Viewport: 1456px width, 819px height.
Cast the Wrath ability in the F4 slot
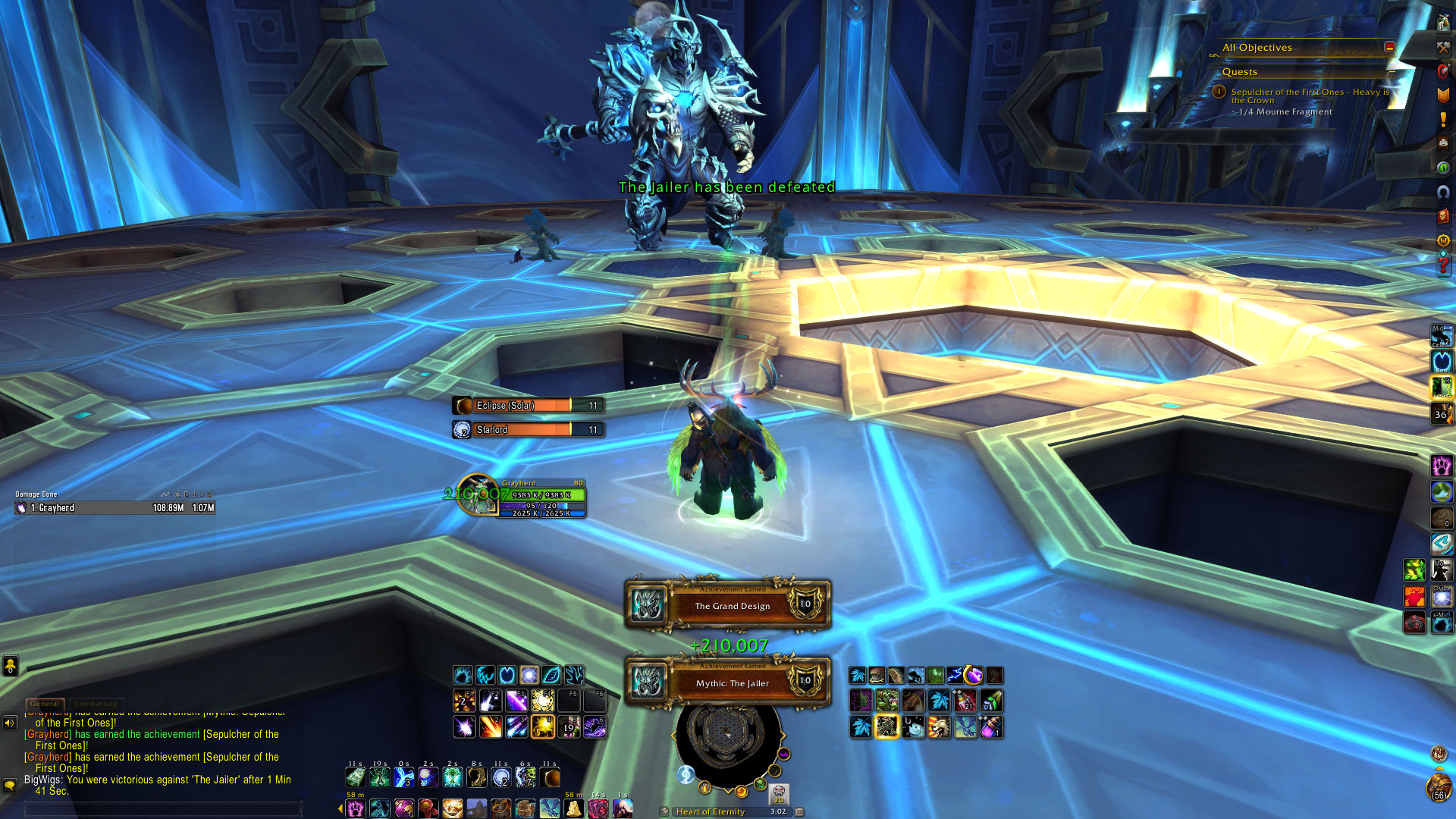tap(543, 700)
